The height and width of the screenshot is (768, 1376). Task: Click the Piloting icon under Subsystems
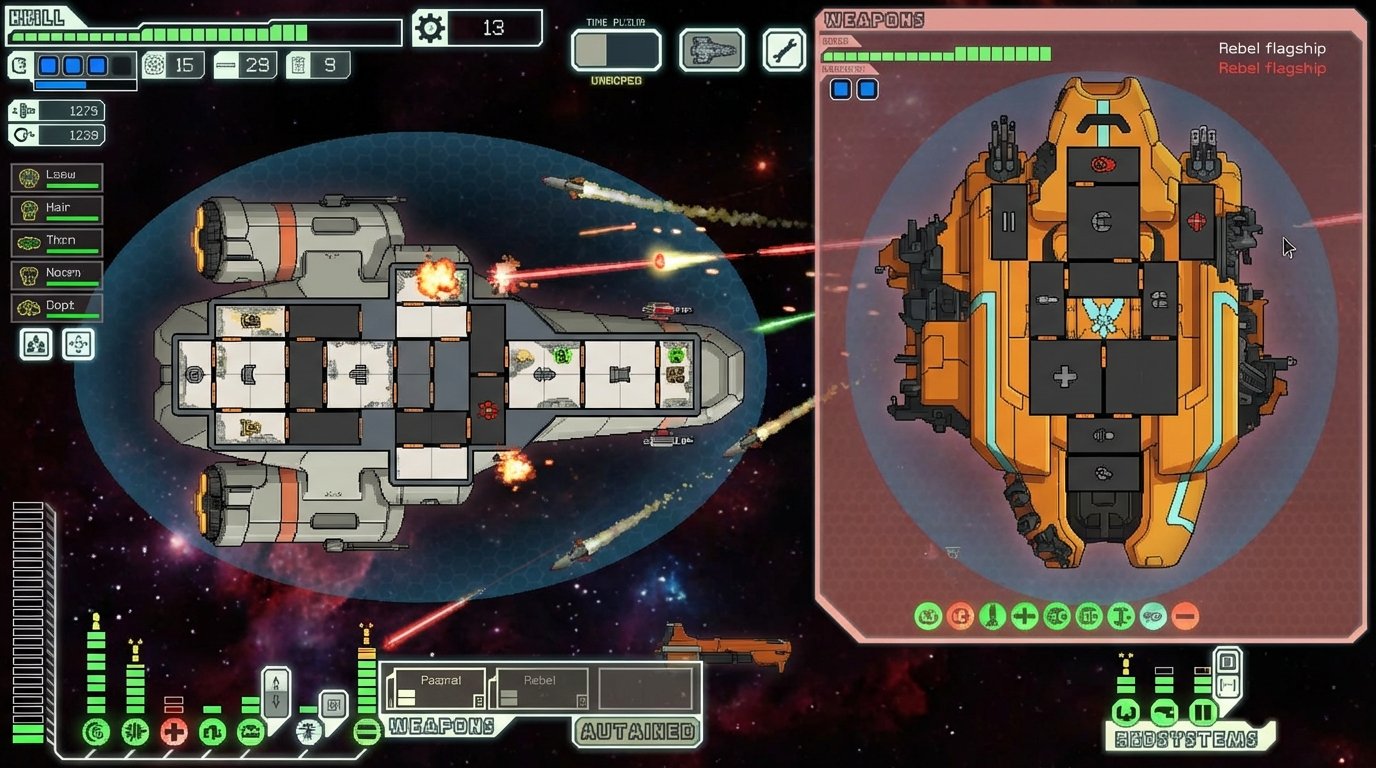(1126, 713)
